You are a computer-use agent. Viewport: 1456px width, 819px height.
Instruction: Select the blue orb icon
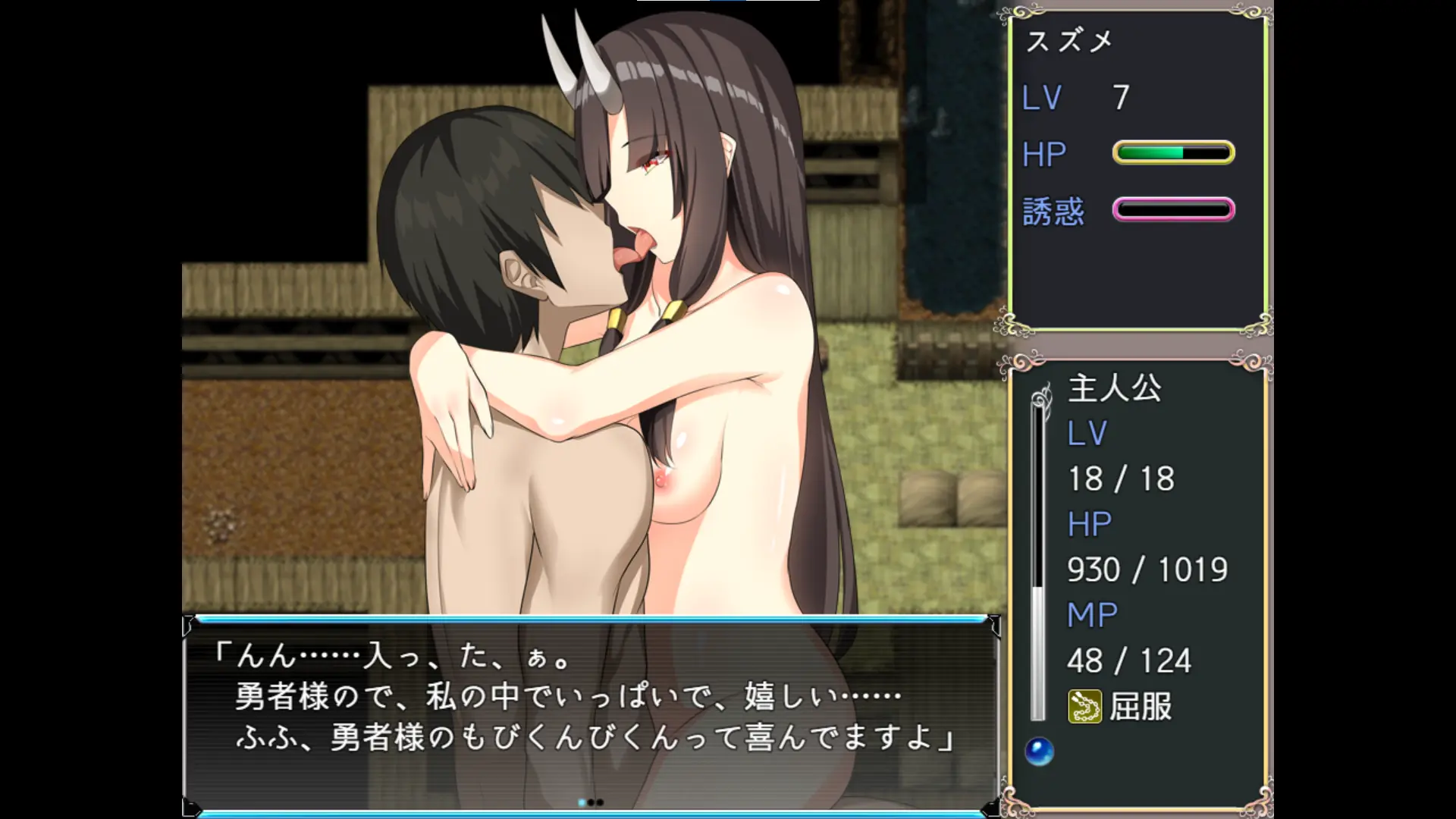(x=1039, y=752)
